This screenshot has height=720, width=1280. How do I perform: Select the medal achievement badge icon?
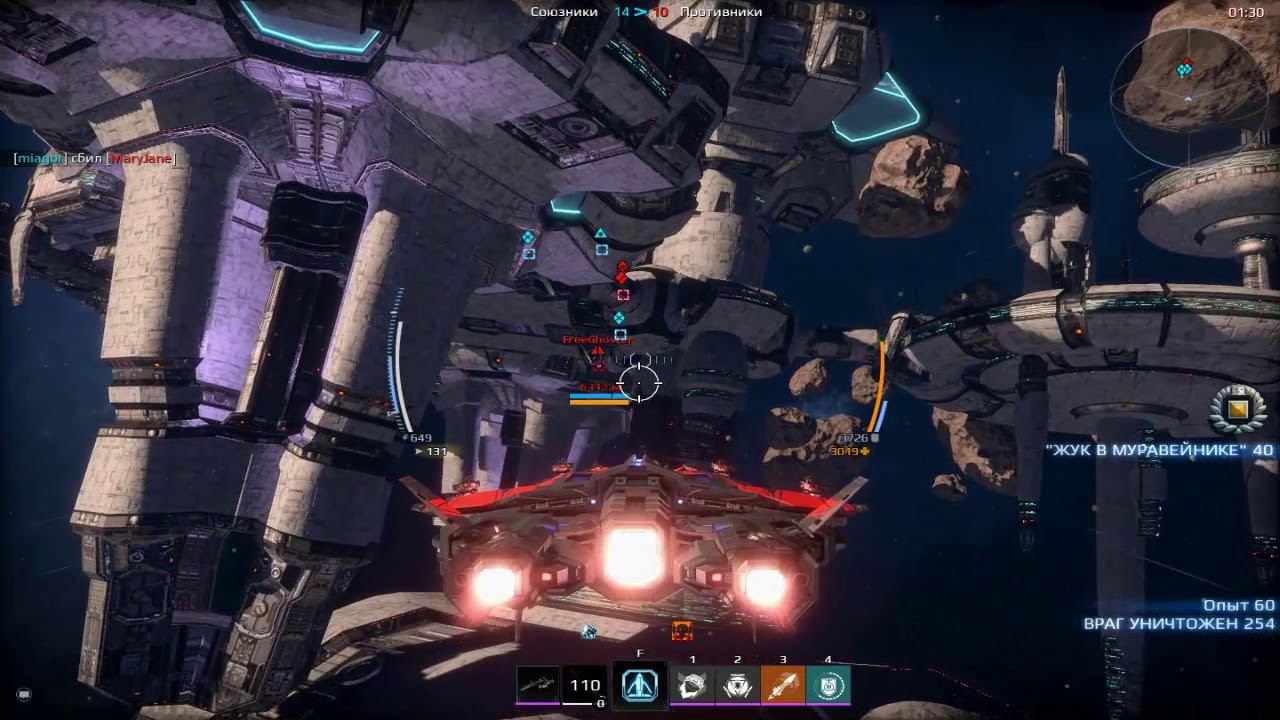pos(1237,407)
